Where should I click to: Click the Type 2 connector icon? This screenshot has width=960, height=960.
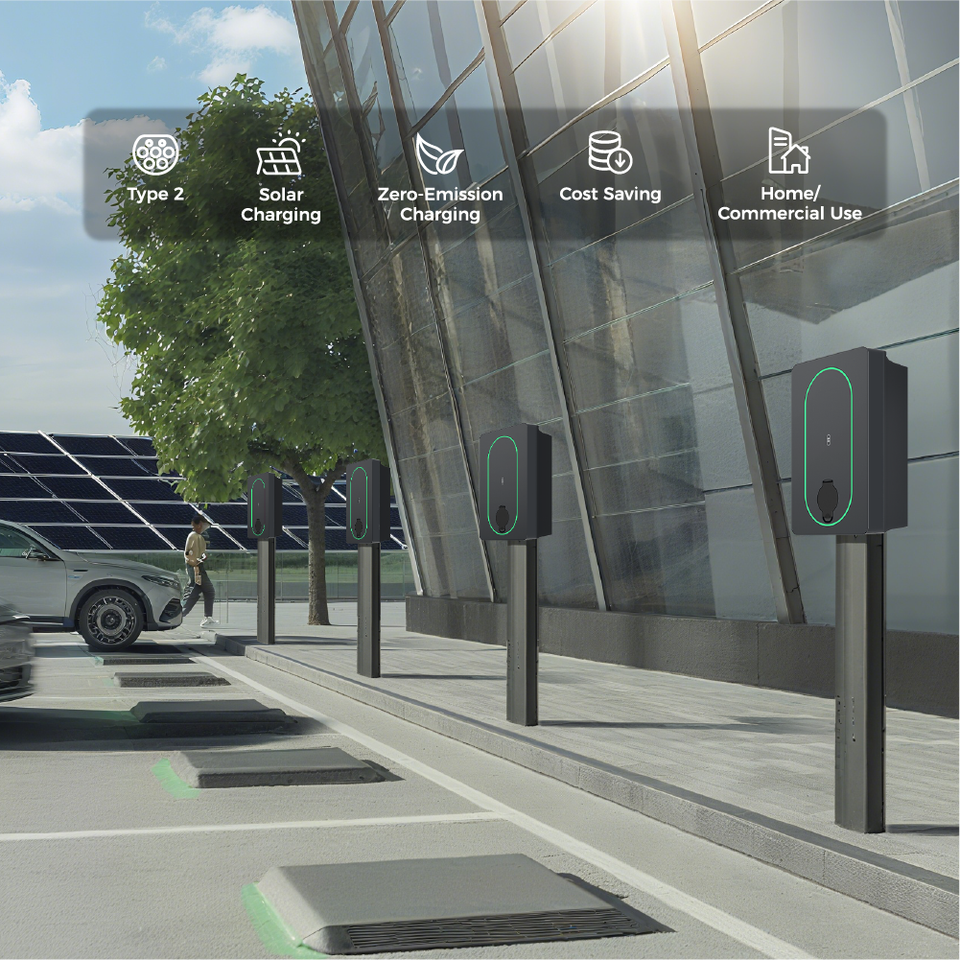click(155, 154)
